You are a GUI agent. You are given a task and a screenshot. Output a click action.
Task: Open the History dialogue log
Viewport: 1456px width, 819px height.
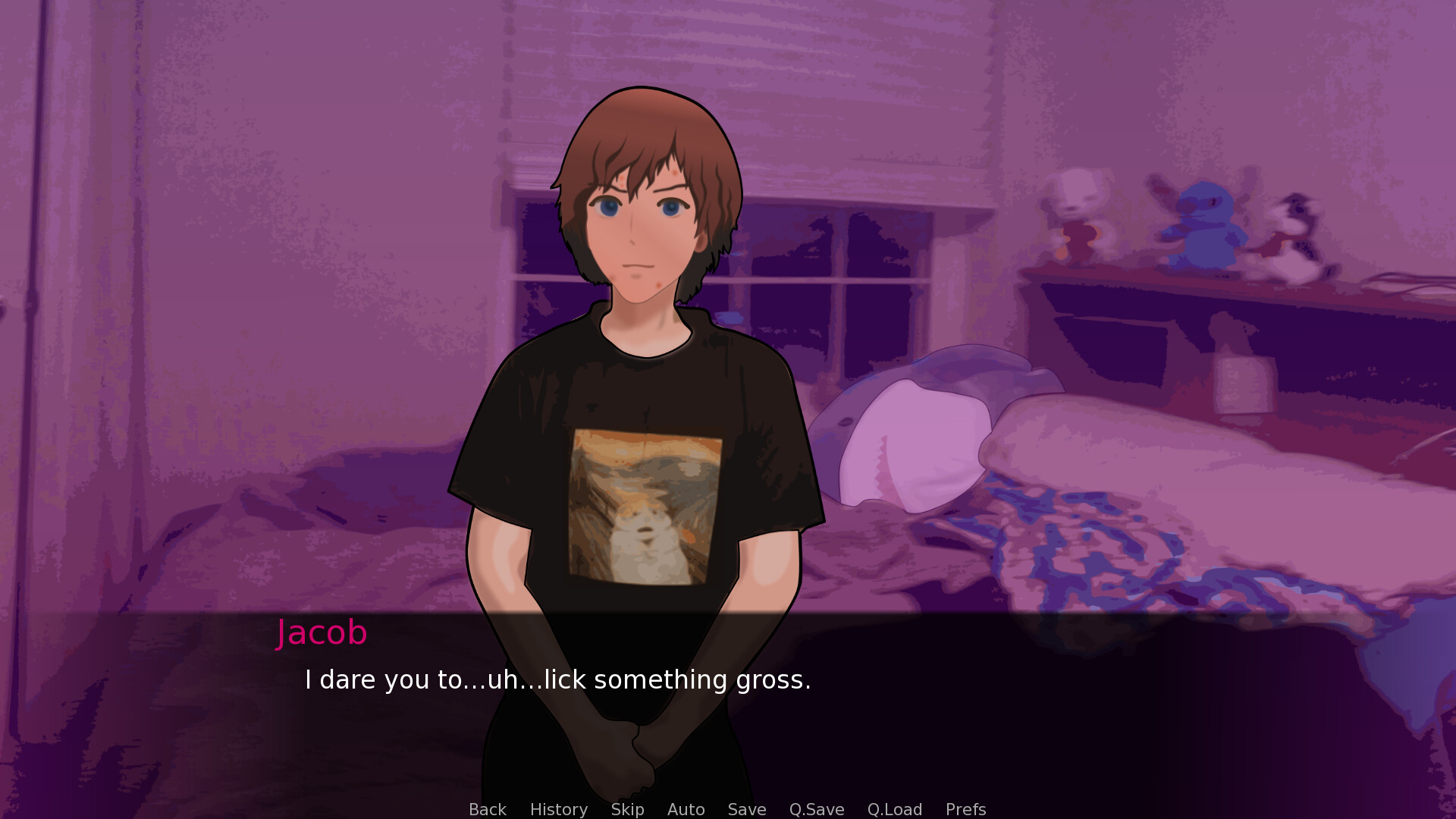tap(558, 809)
